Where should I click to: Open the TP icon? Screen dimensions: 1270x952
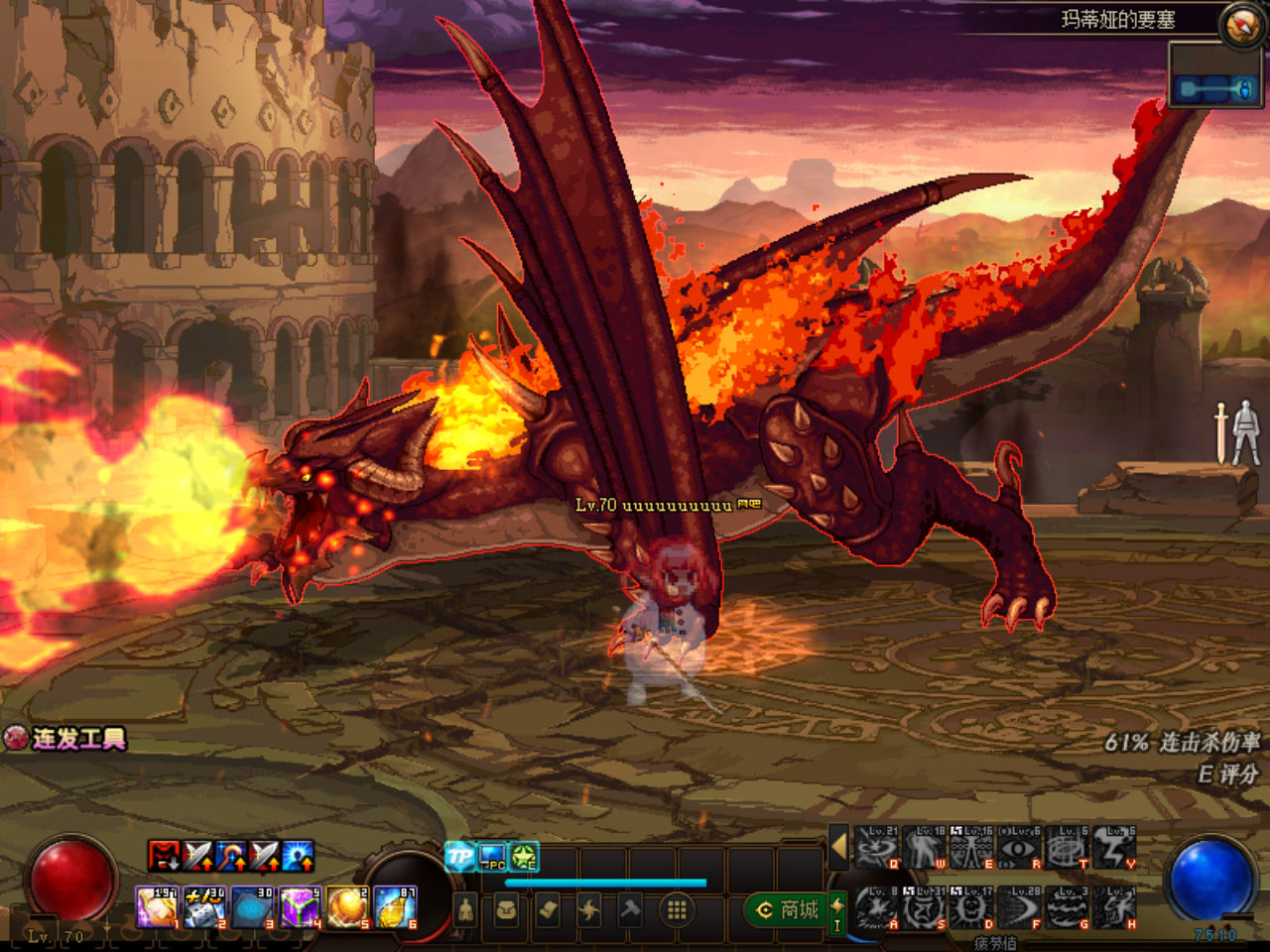[459, 857]
